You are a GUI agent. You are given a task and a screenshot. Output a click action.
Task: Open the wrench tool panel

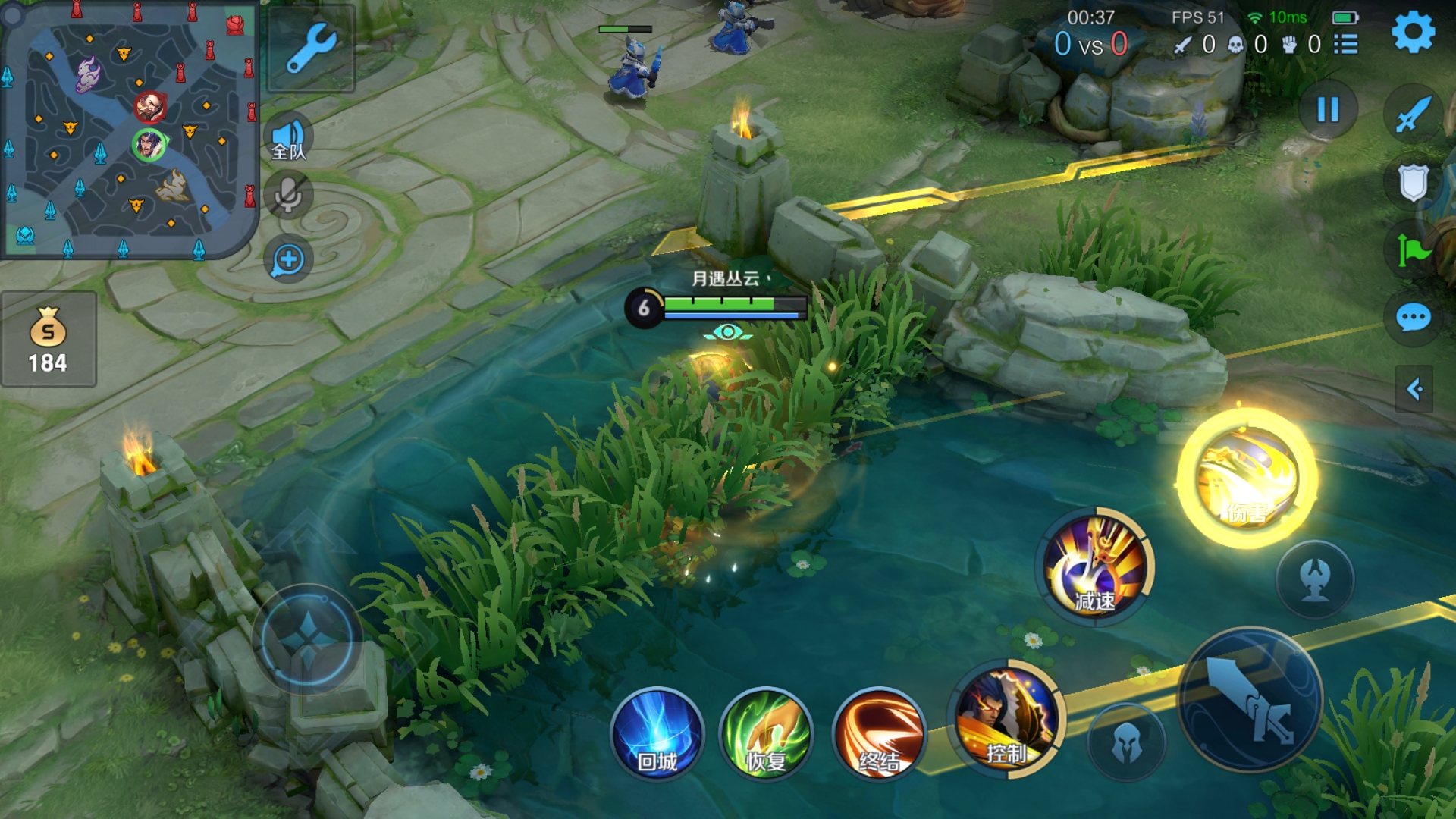pos(311,48)
